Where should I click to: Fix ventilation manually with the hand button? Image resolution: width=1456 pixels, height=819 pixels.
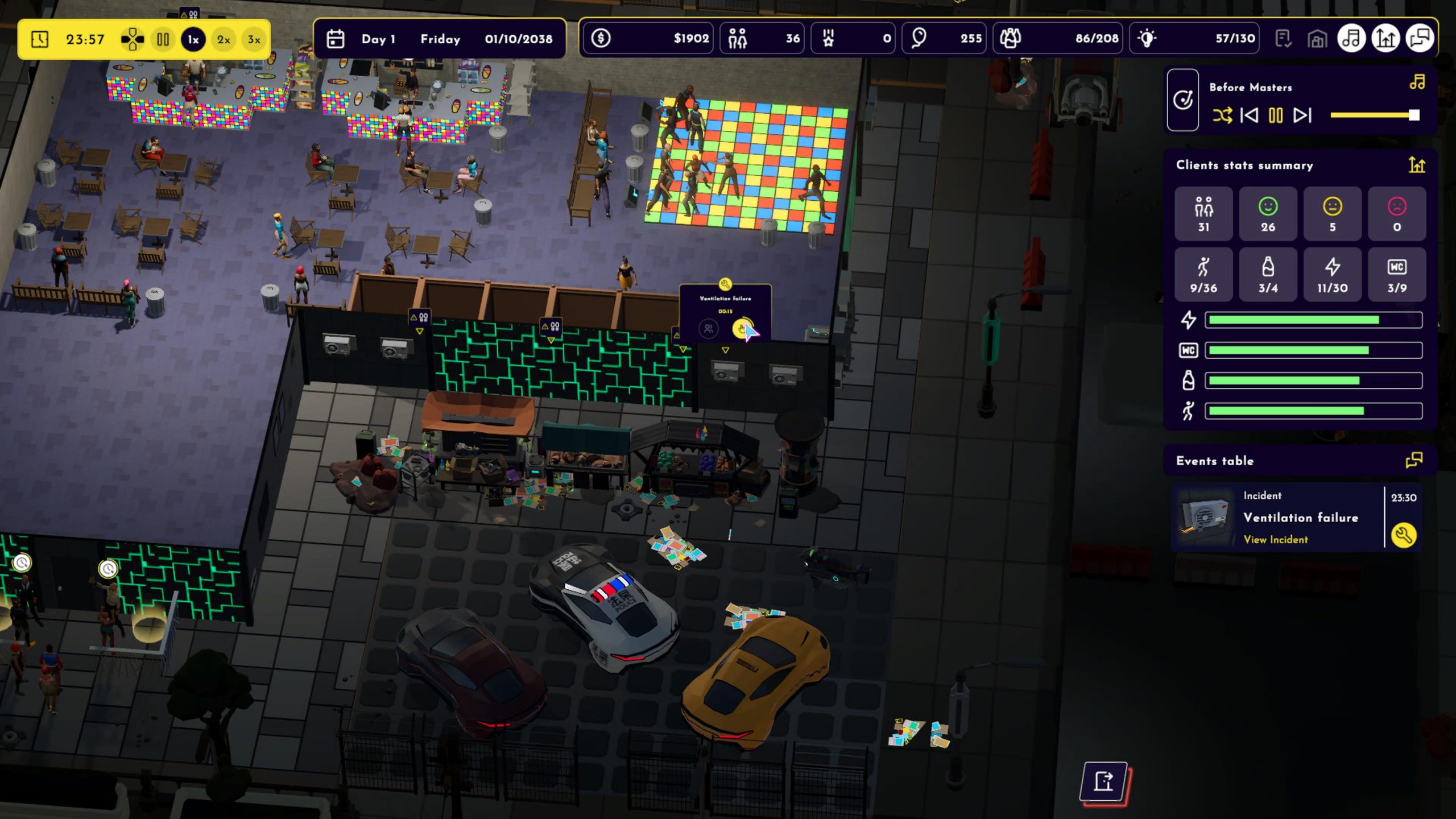tap(742, 328)
